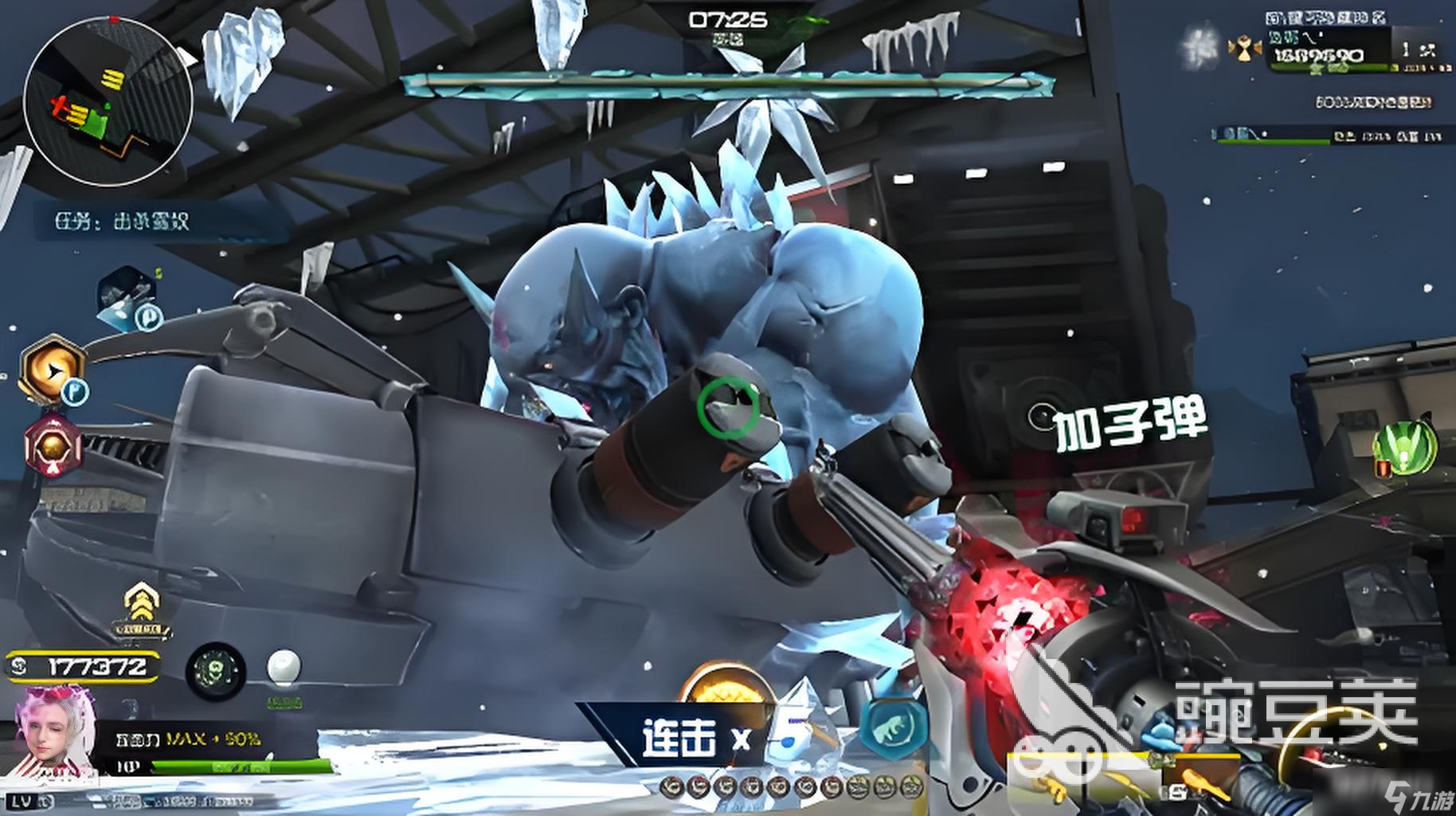Open the player character portrait
The height and width of the screenshot is (816, 1456).
(x=54, y=732)
